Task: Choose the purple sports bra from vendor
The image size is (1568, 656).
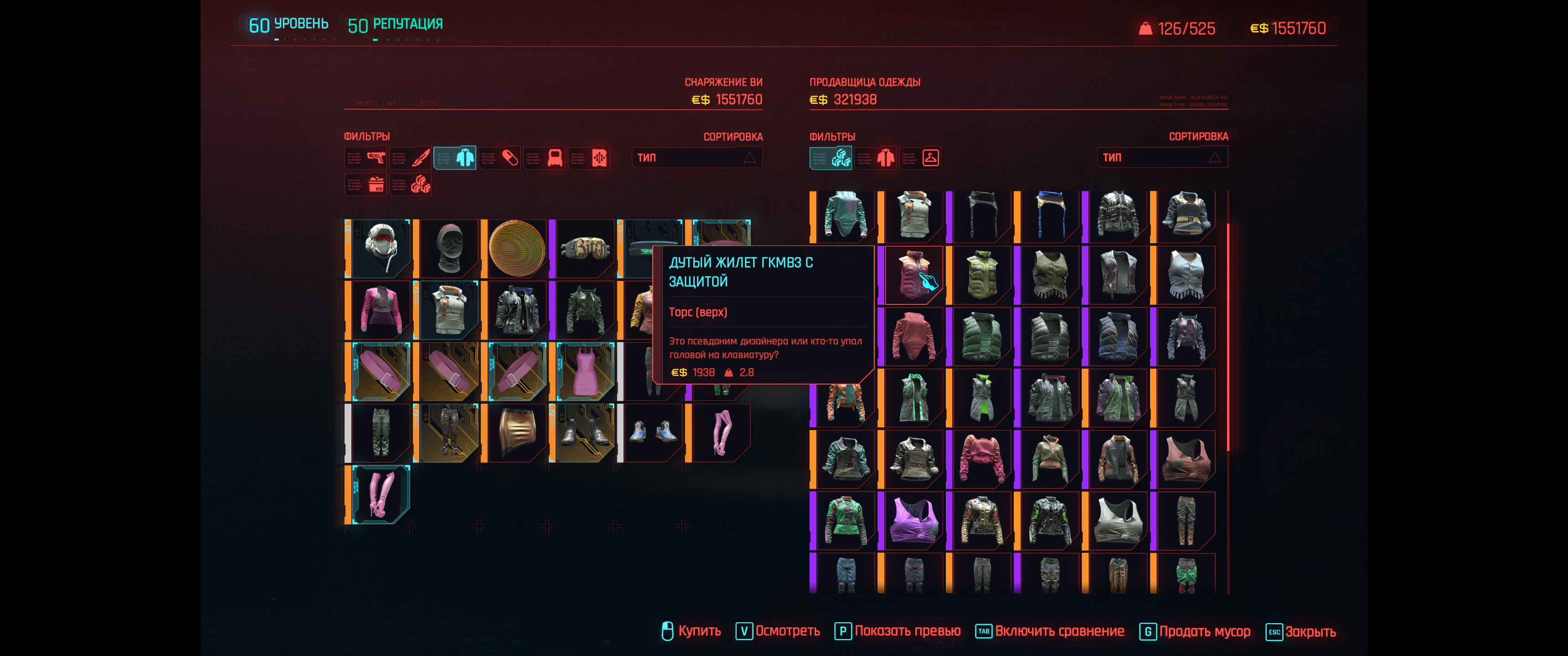Action: pos(913,520)
